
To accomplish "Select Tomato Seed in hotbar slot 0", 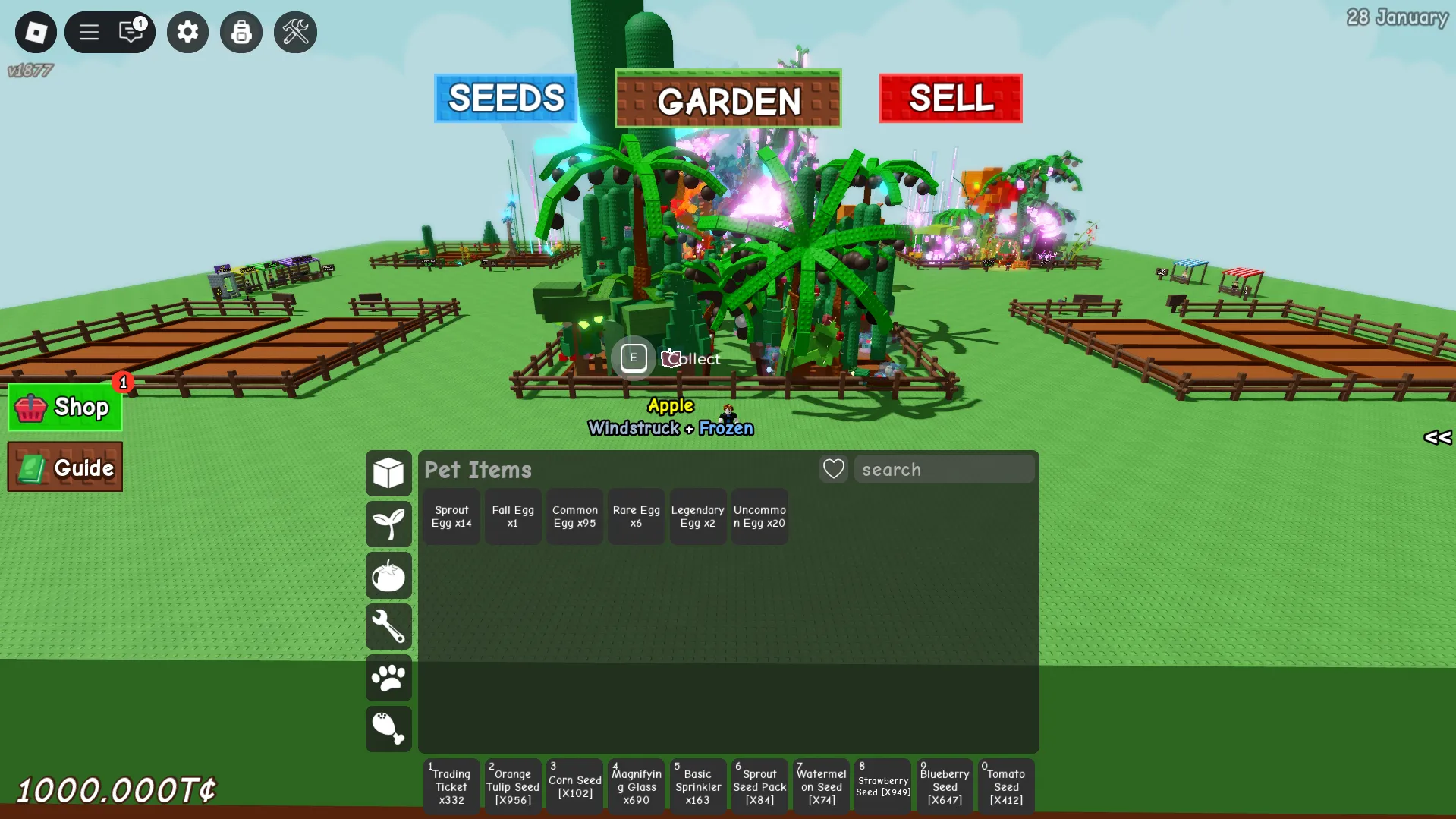I will (1005, 786).
